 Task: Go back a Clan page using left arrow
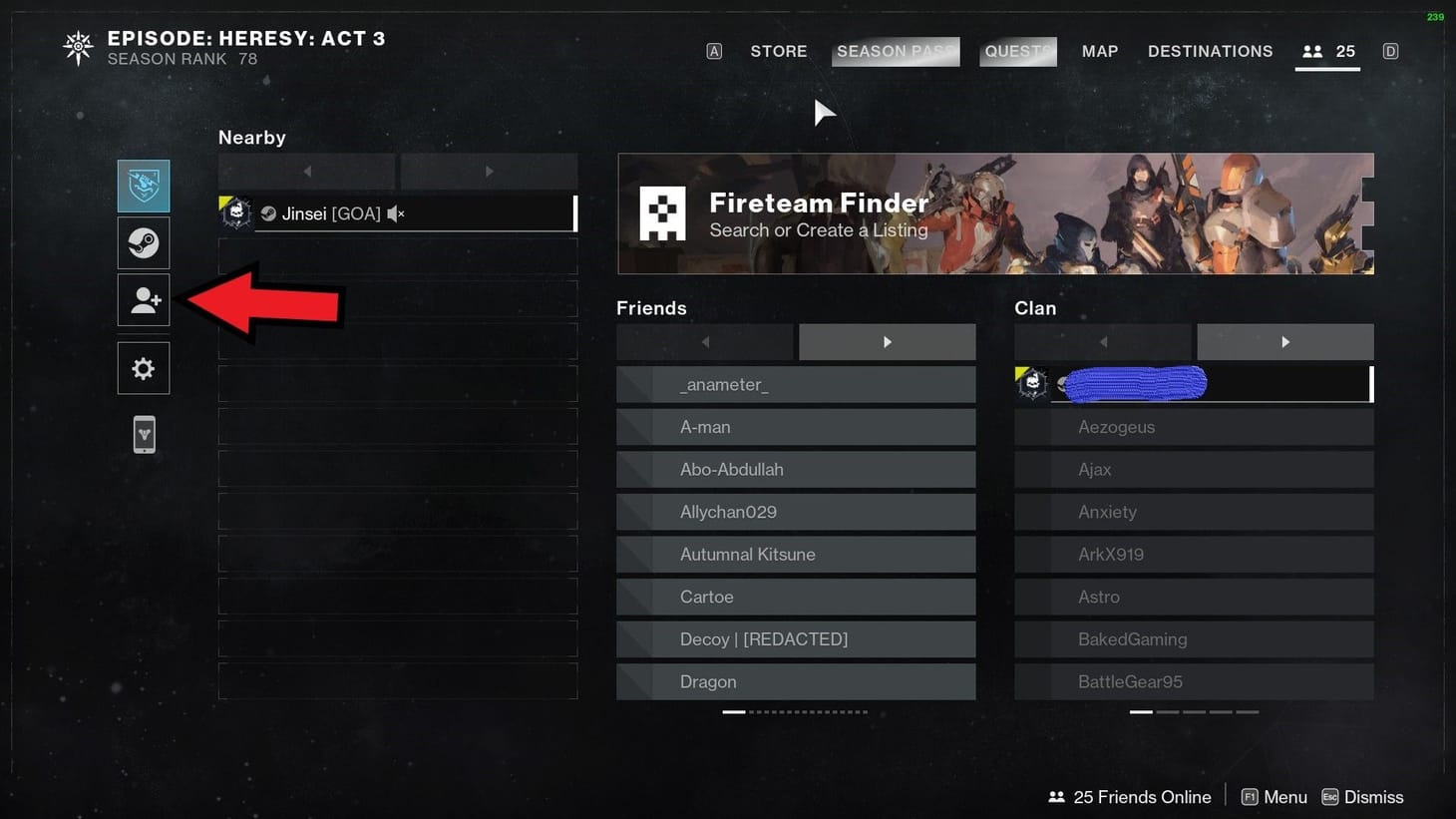pyautogui.click(x=1102, y=341)
